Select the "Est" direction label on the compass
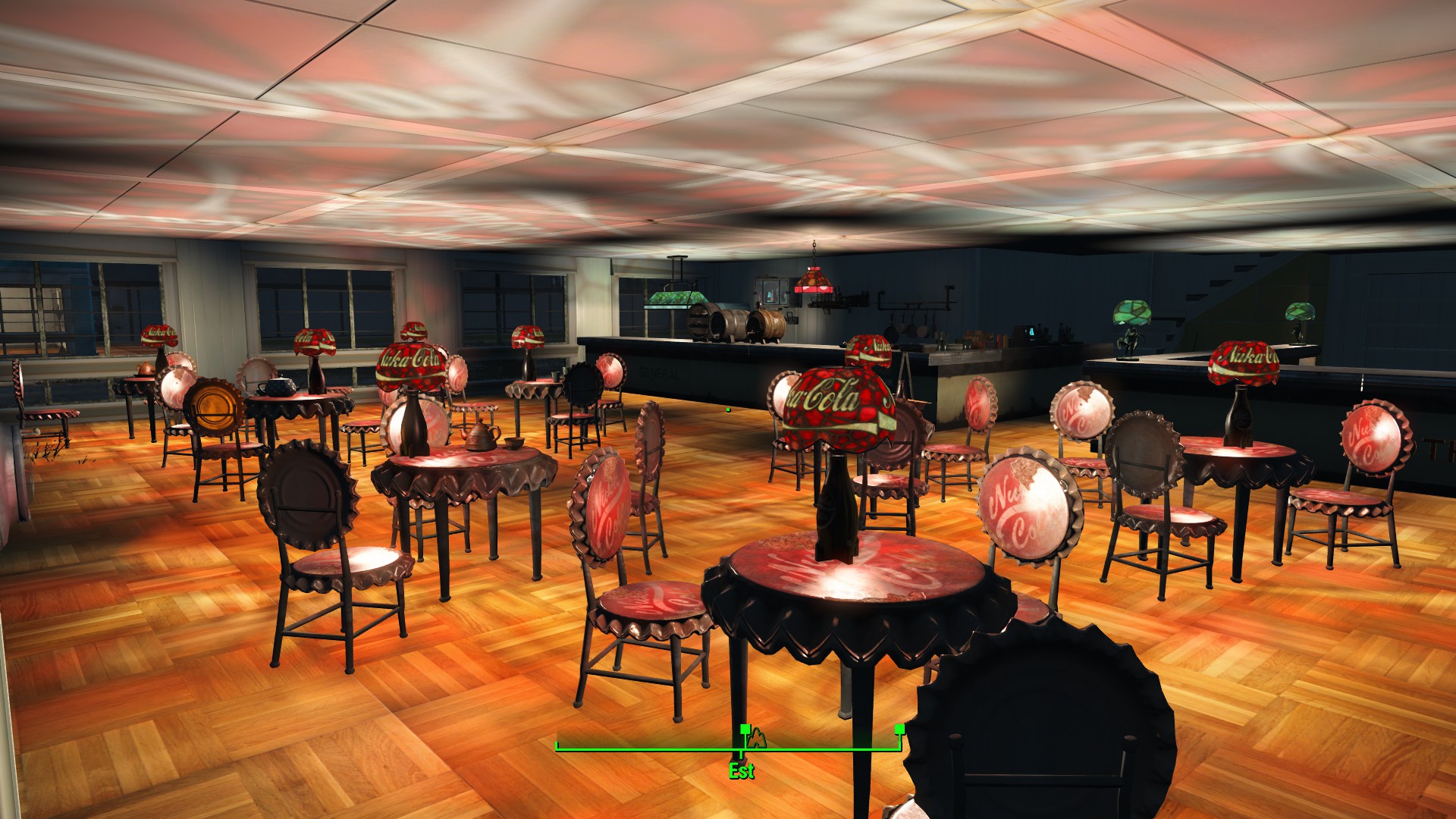This screenshot has width=1456, height=819. pyautogui.click(x=741, y=771)
